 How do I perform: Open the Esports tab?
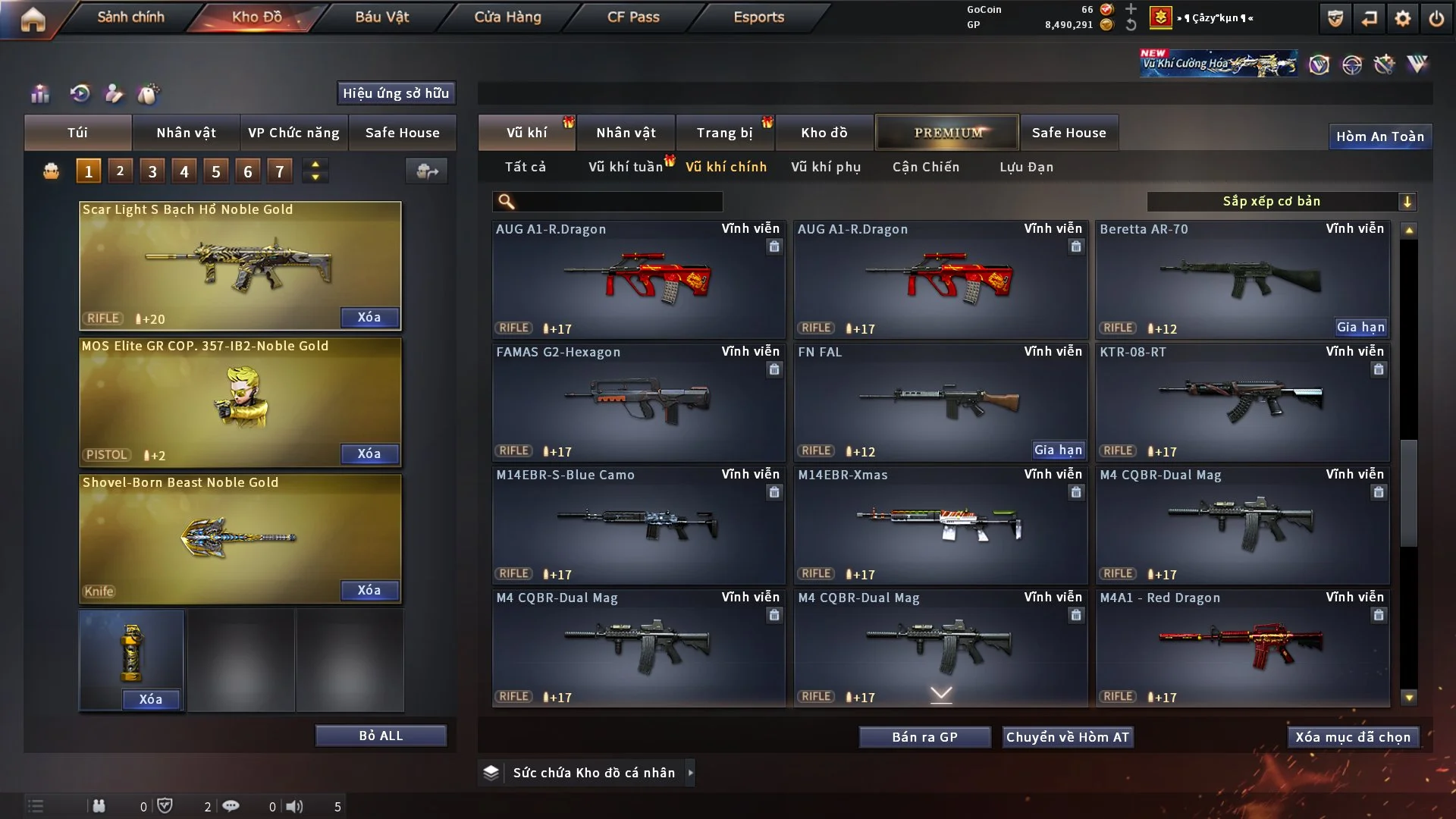click(758, 17)
